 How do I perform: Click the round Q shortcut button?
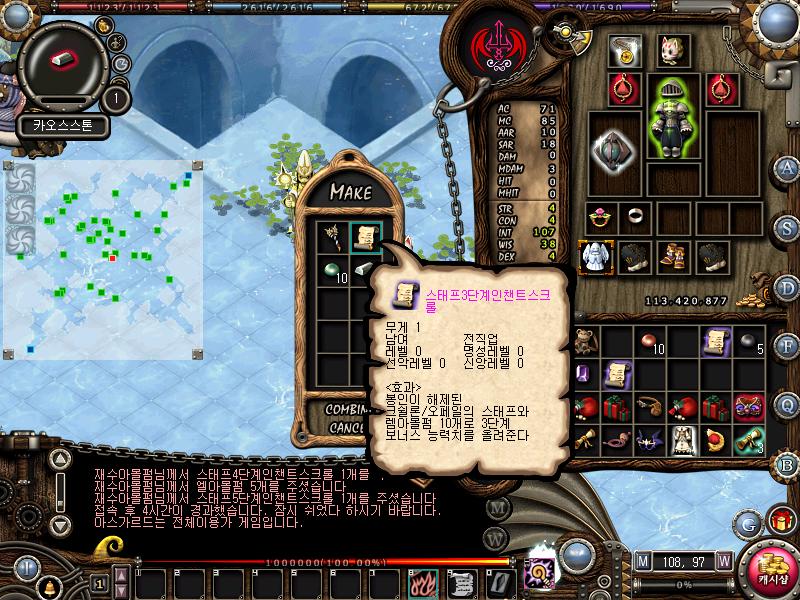click(787, 404)
